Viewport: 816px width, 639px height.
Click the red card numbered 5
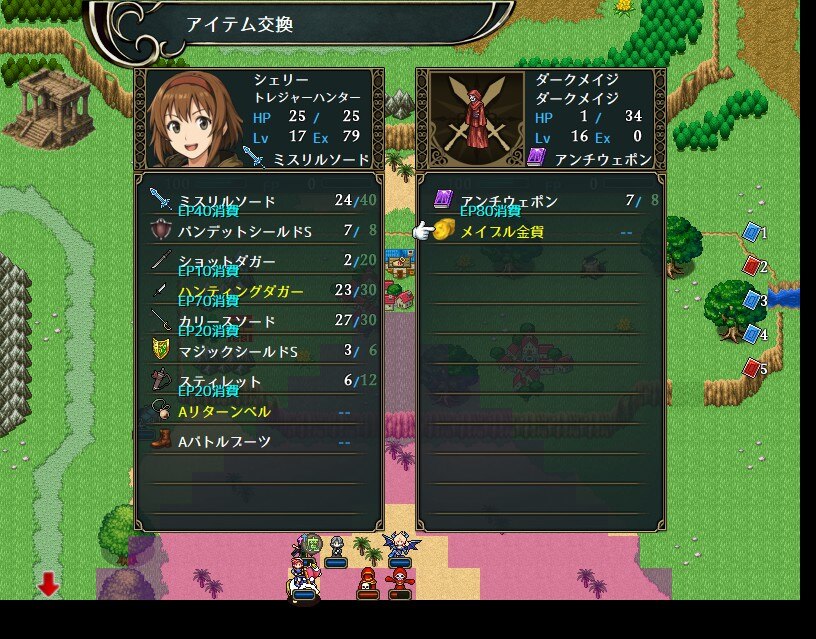click(752, 368)
